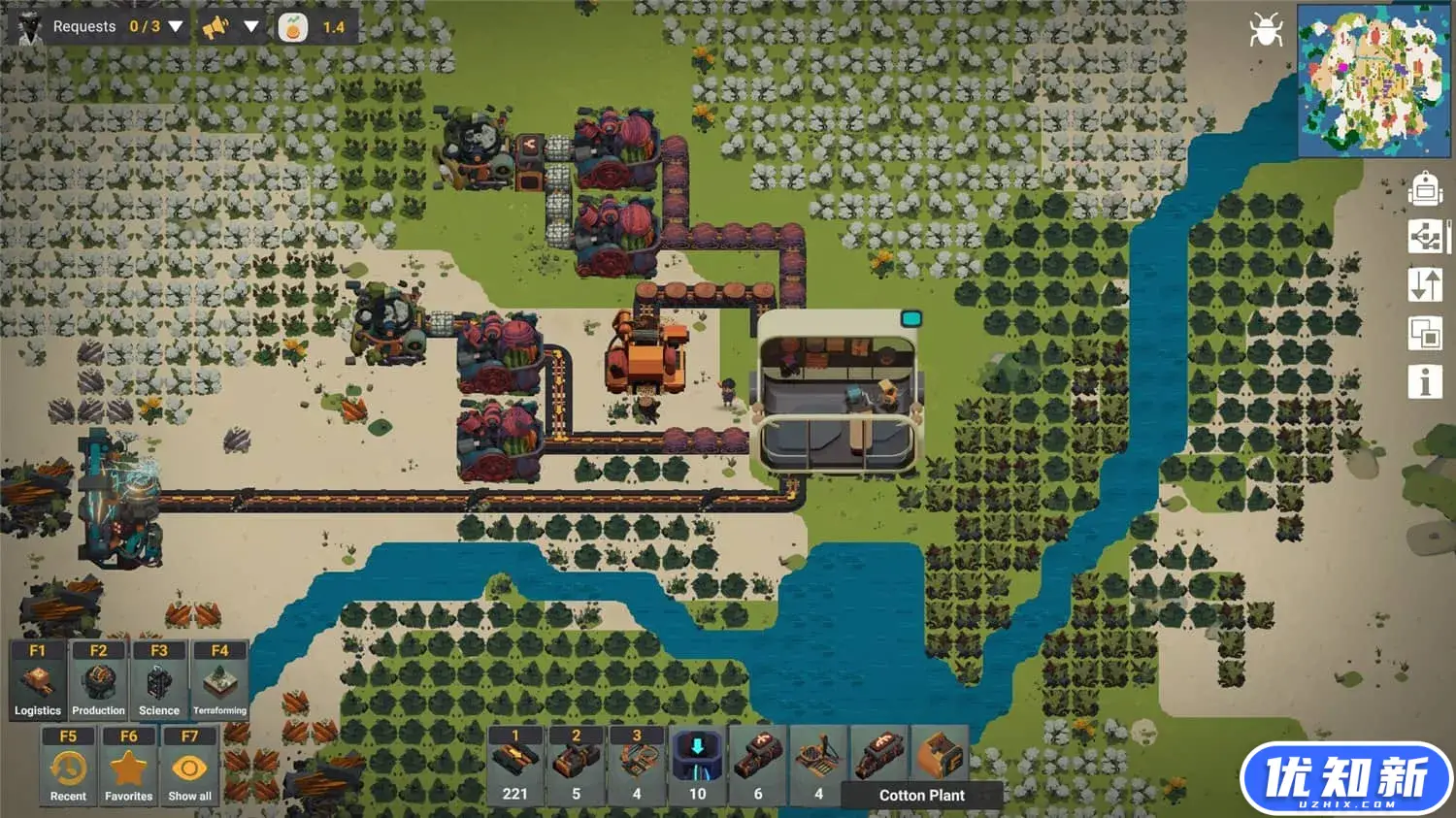Open the tech tree icon

(1425, 237)
